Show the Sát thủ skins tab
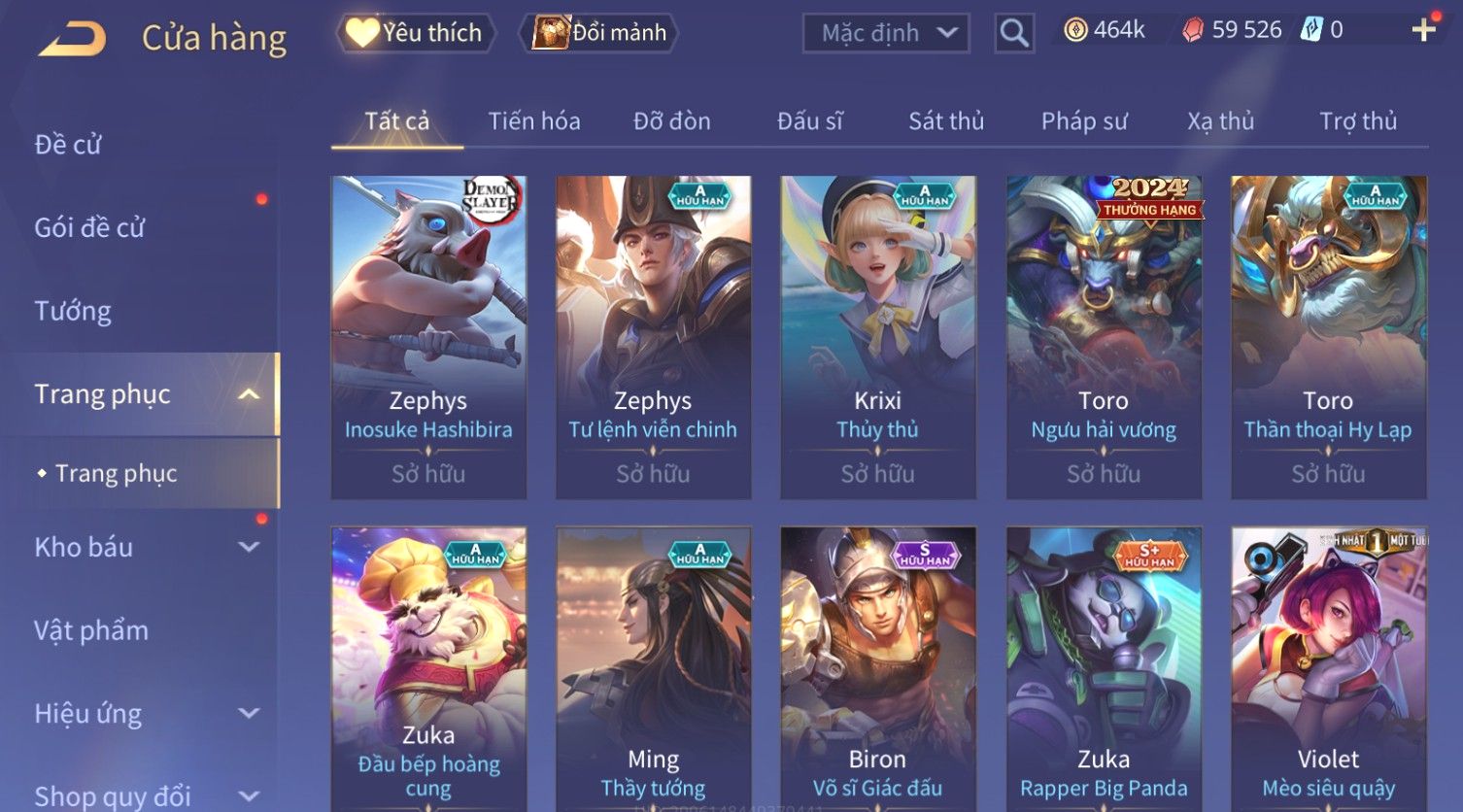This screenshot has height=812, width=1463. pyautogui.click(x=946, y=121)
